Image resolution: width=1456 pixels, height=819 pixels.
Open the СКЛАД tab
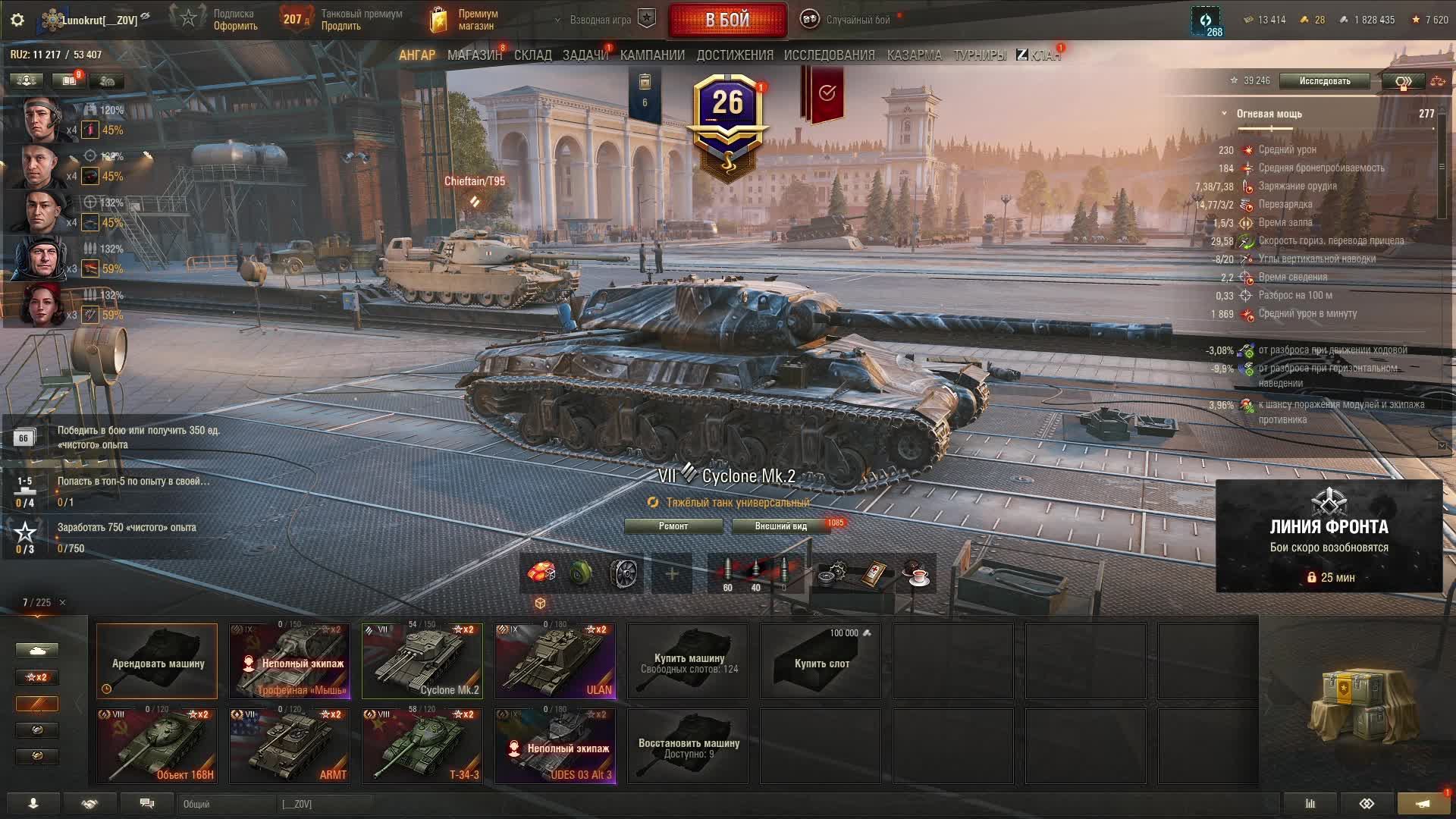tap(532, 55)
